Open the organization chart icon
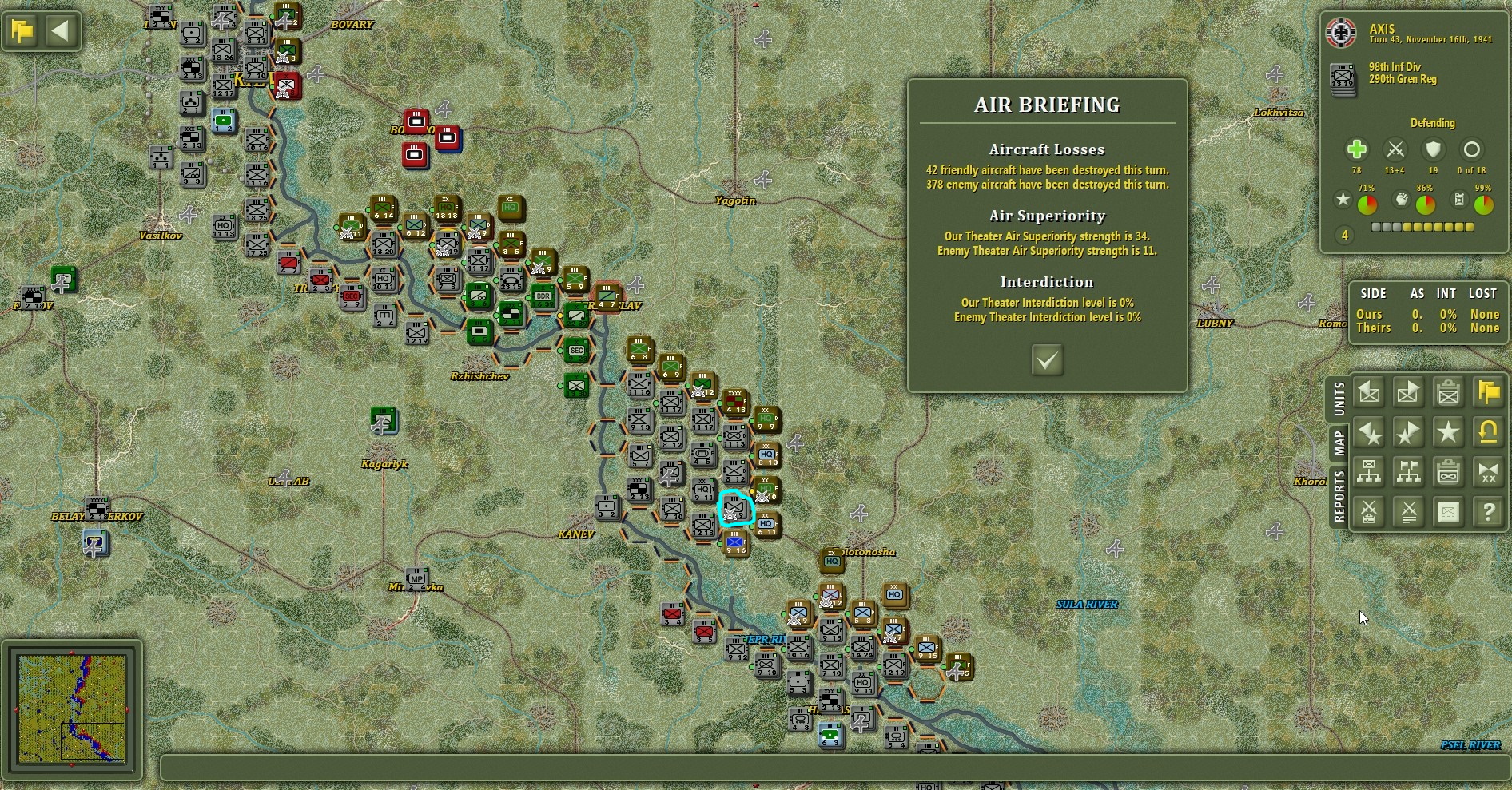This screenshot has width=1512, height=790. tap(1368, 472)
